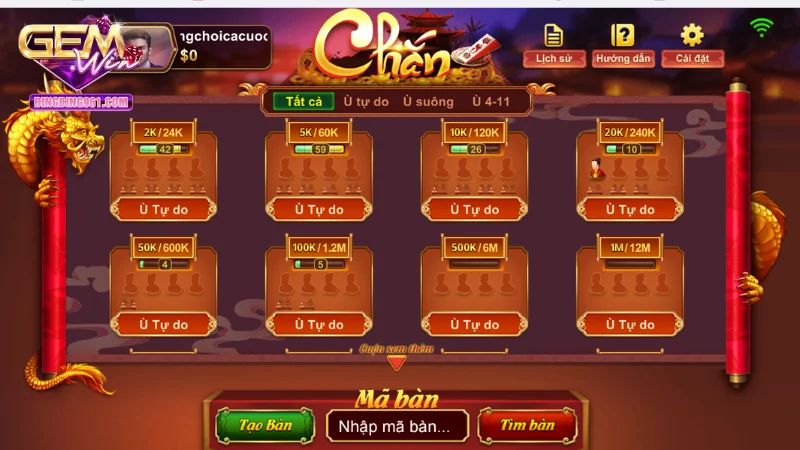Screen dimensions: 800x450
Task: Select the Tất cả tab
Action: (x=303, y=101)
